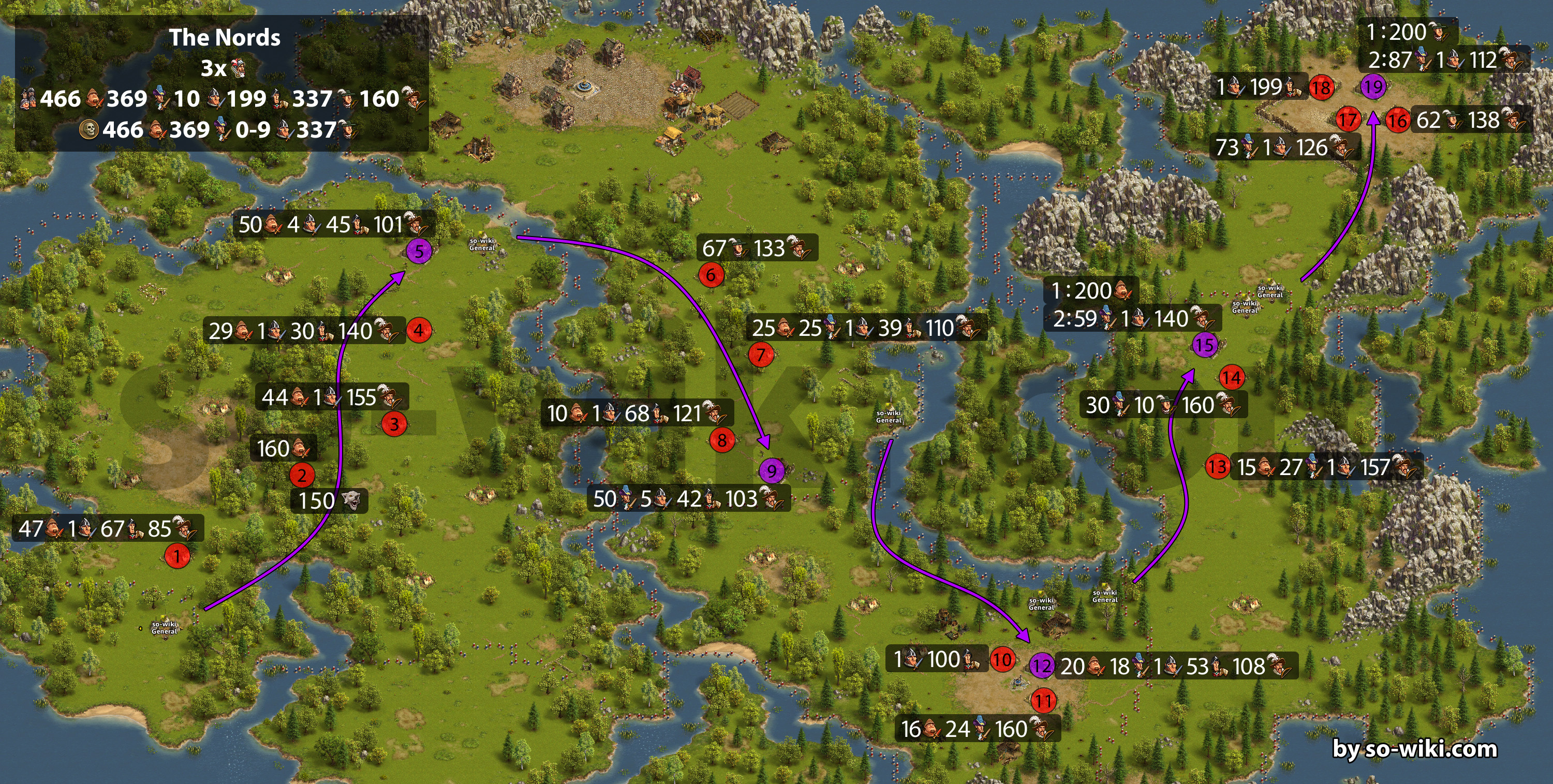Choose red camp marker 18
The image size is (1553, 784).
click(x=1321, y=88)
